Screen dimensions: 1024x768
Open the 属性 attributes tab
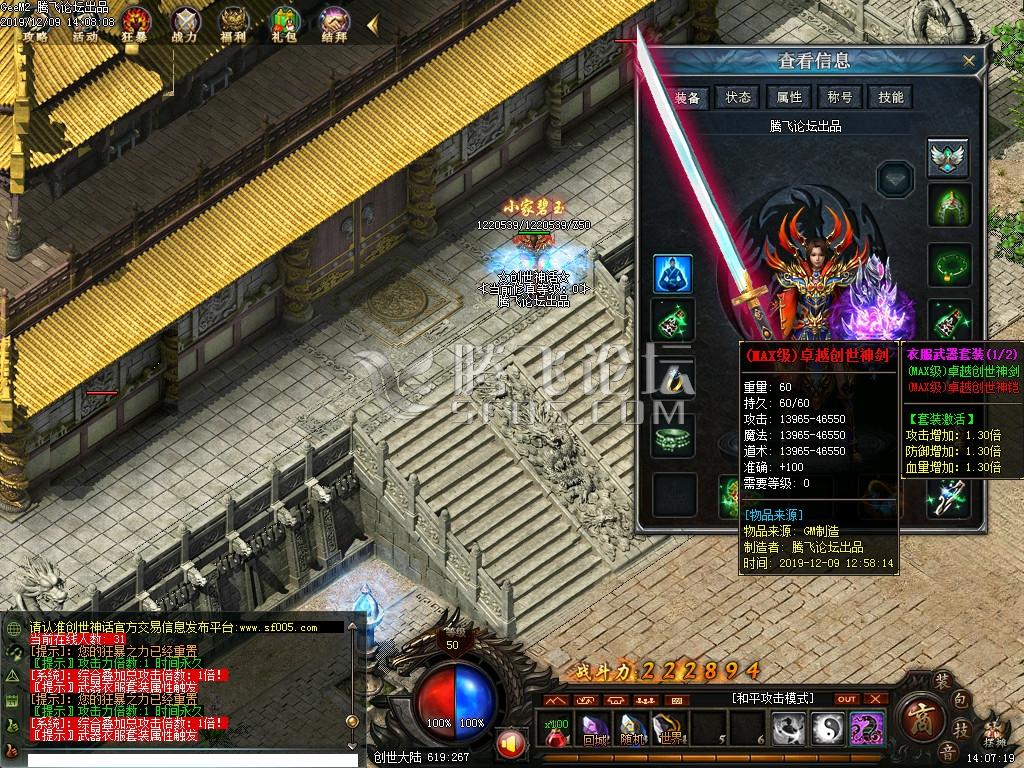coord(789,97)
